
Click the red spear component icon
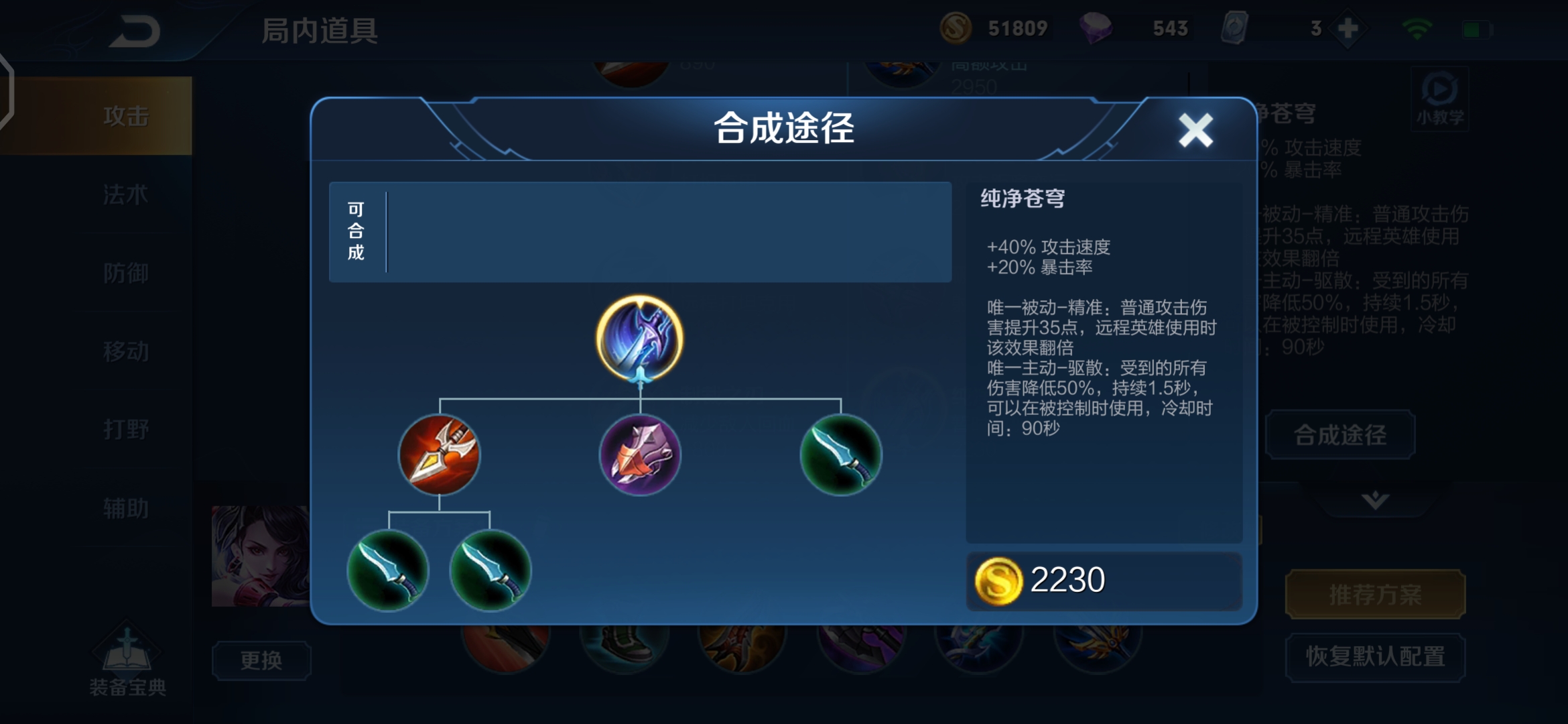tap(440, 456)
